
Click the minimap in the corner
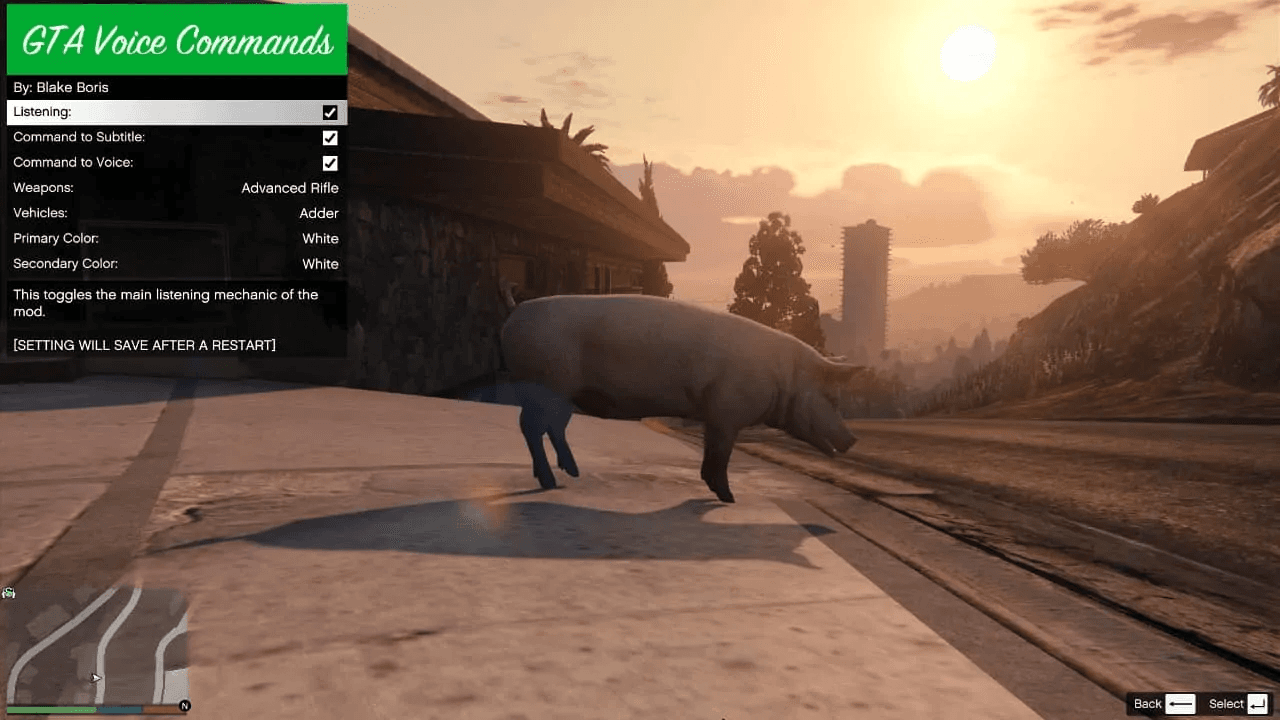[97, 645]
